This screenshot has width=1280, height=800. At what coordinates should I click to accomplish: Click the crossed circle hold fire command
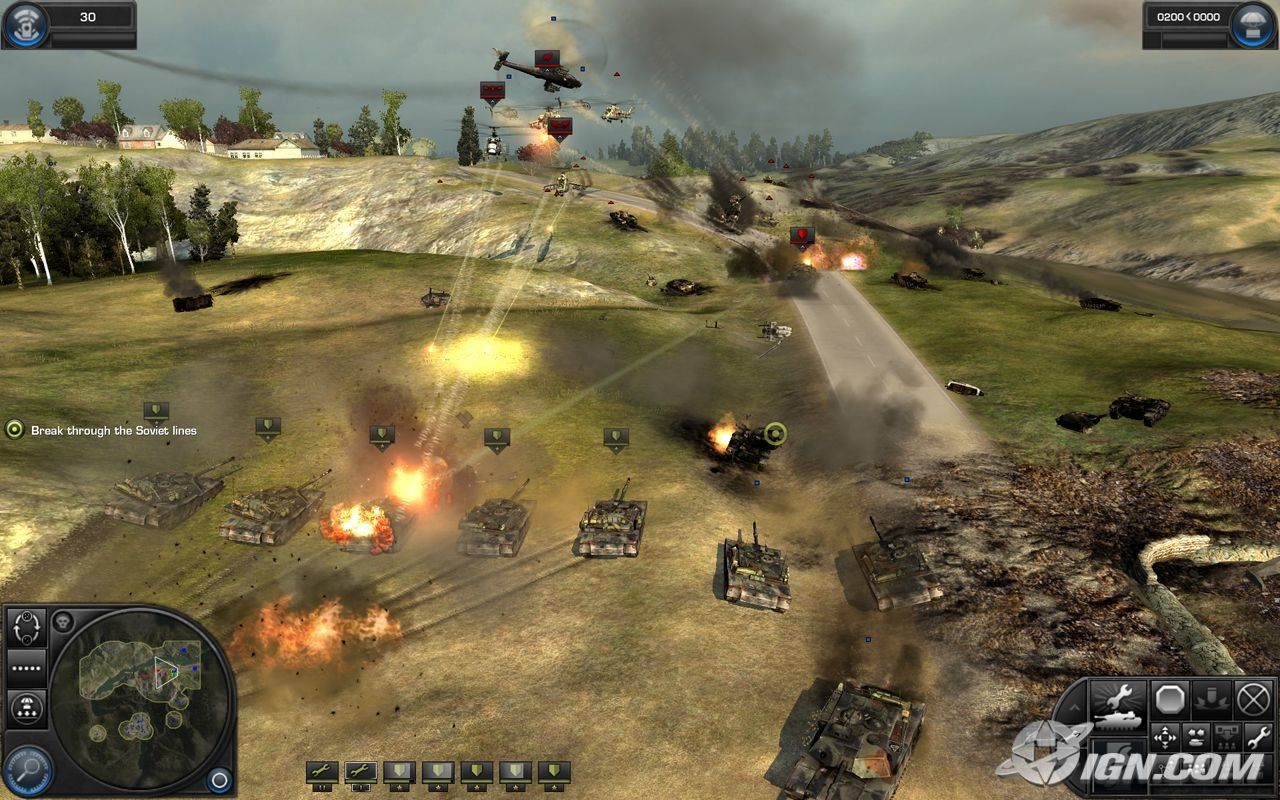(x=1253, y=698)
